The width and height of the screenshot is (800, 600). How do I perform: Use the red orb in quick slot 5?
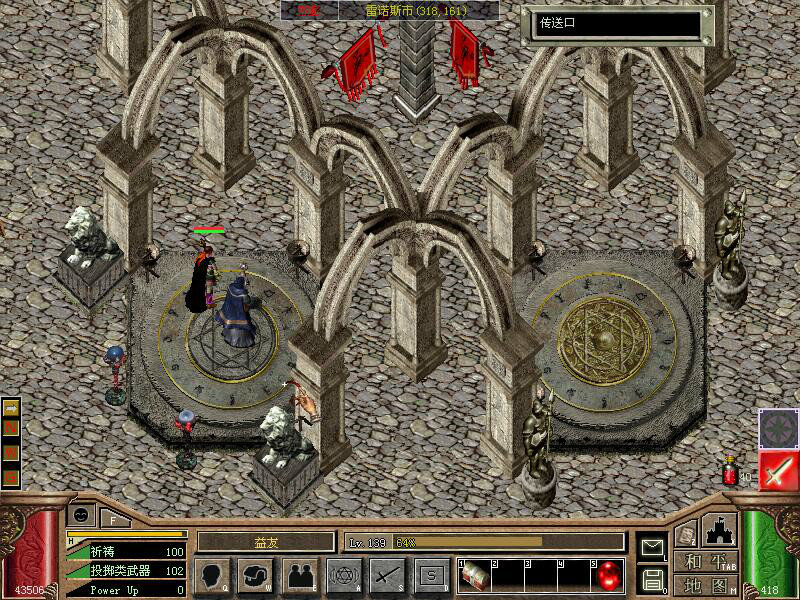pos(609,576)
